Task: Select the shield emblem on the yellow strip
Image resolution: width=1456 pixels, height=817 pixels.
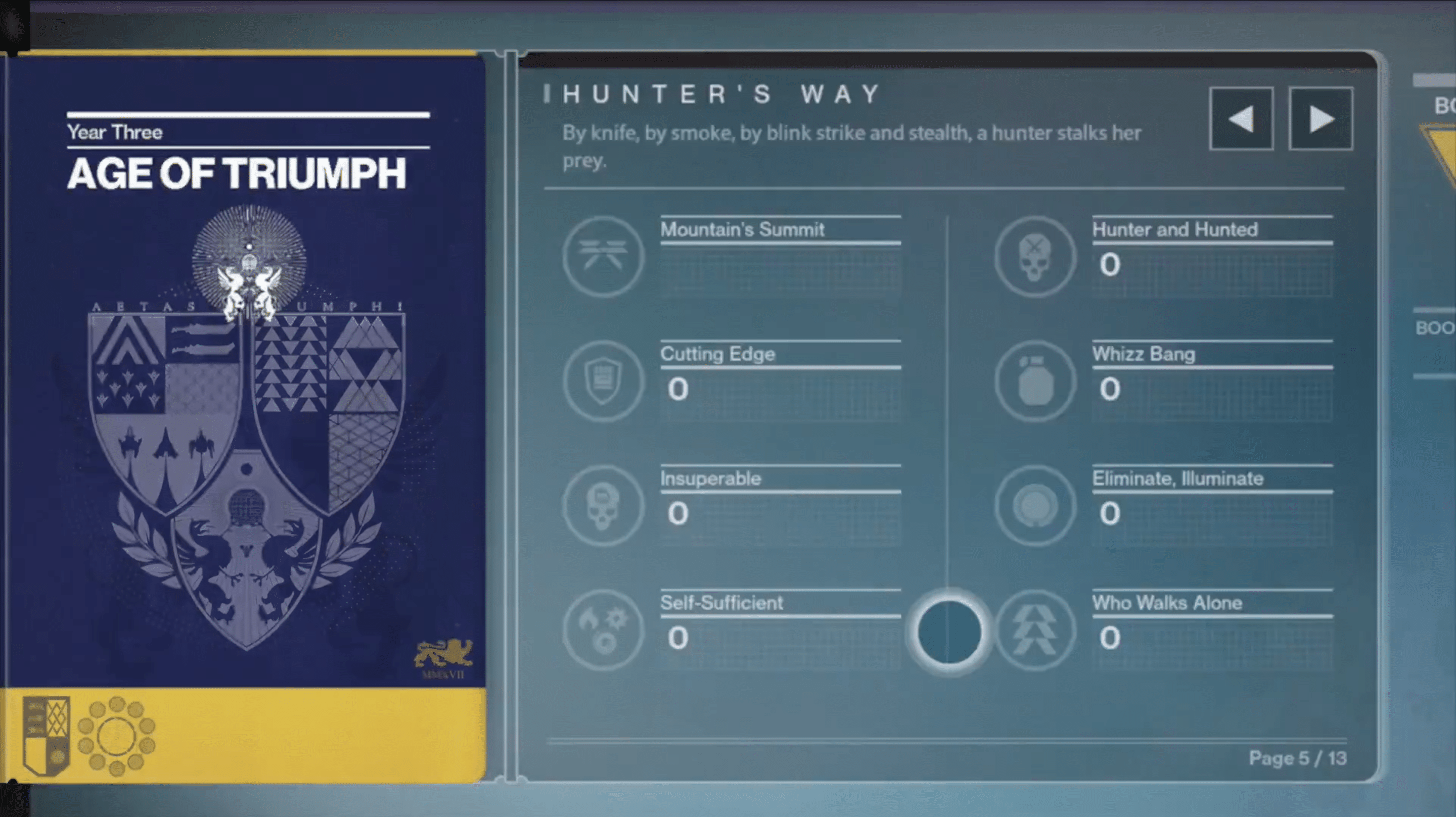Action: click(x=46, y=735)
